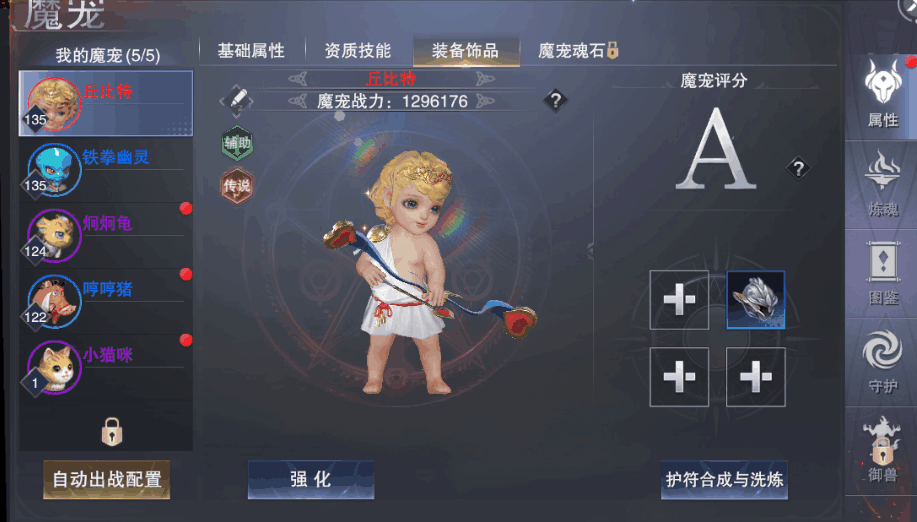Show help for 魔宠战力 question mark
This screenshot has width=917, height=522.
556,100
